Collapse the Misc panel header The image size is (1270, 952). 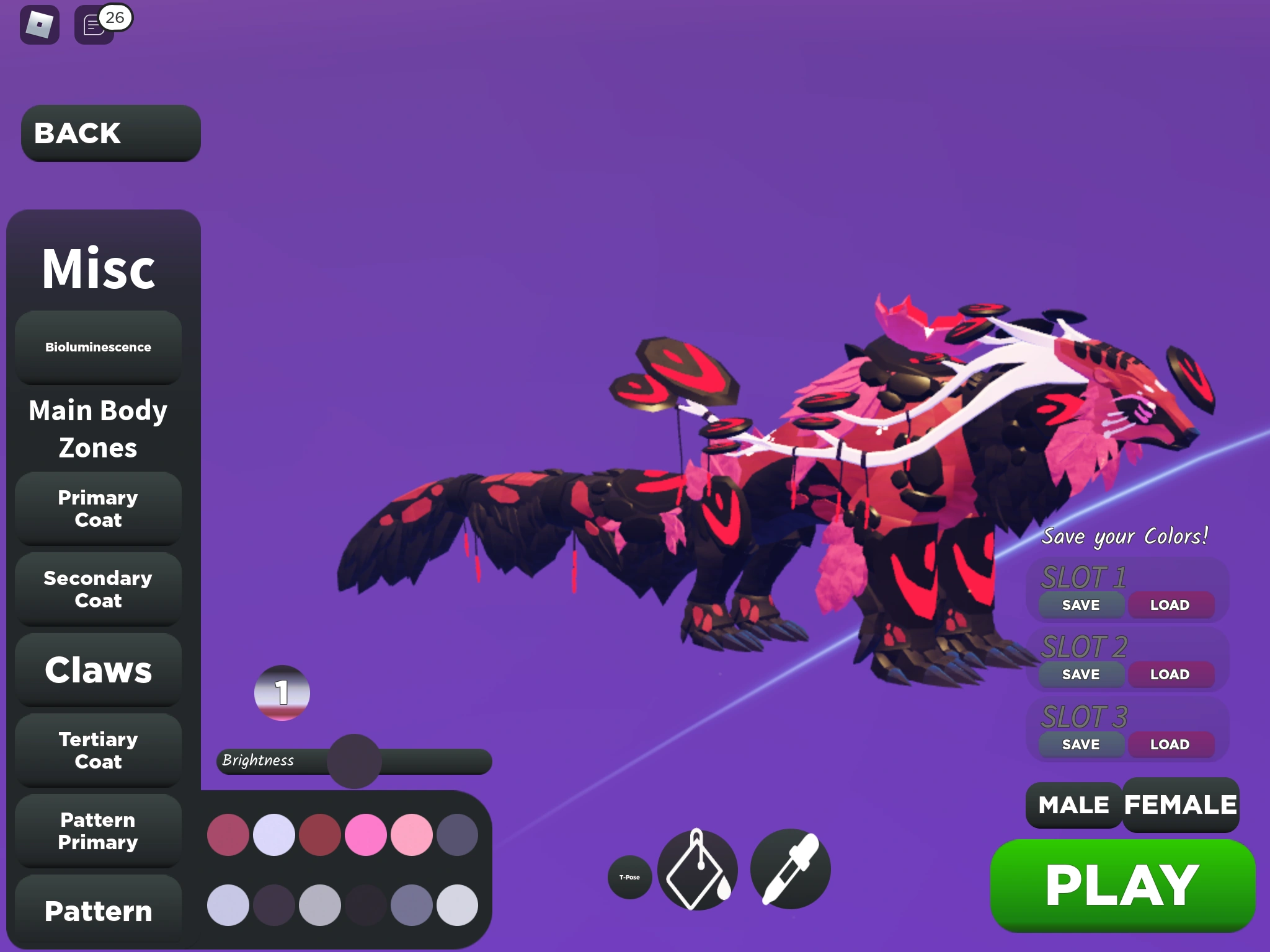pyautogui.click(x=98, y=268)
